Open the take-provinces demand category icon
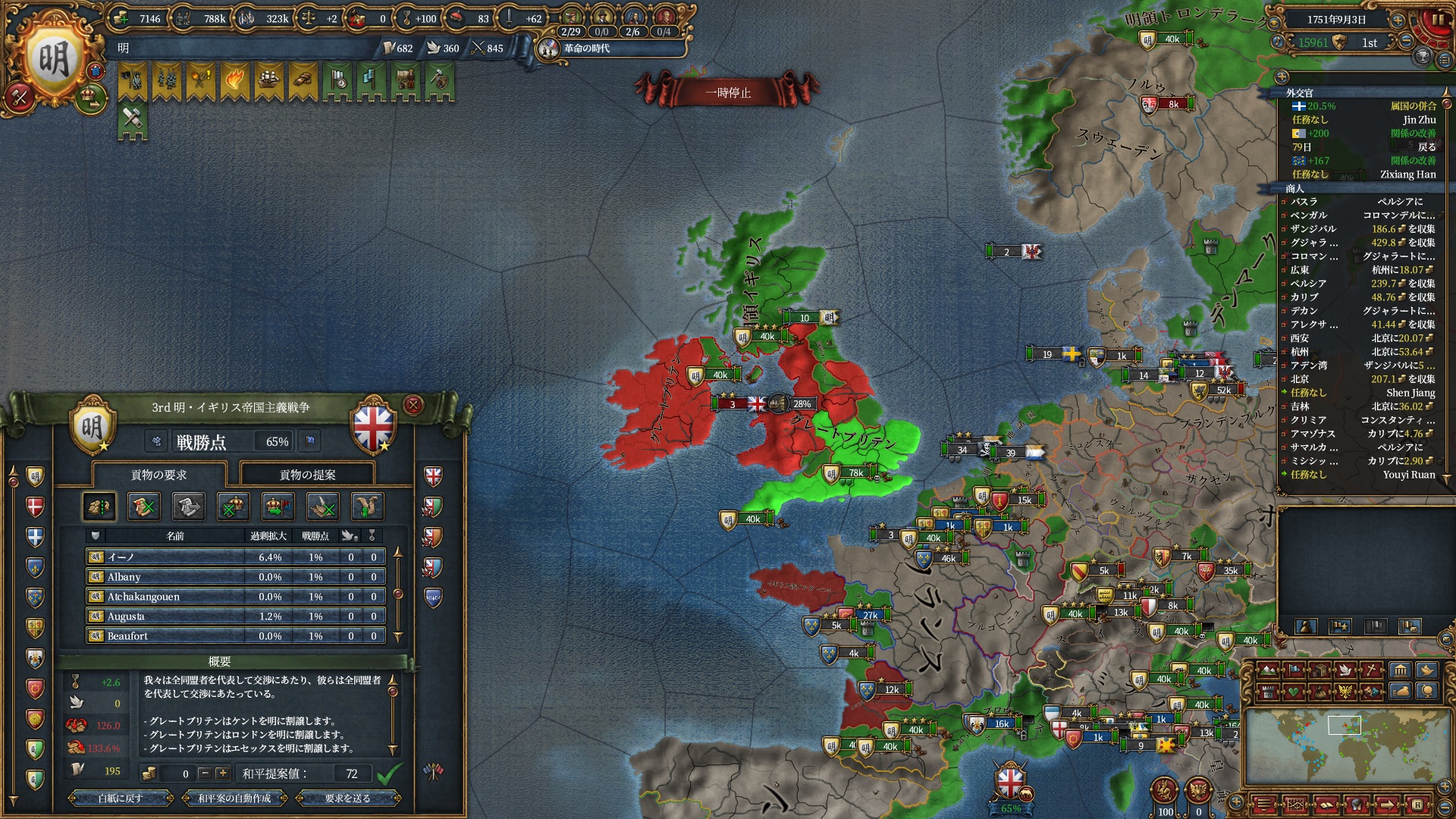1456x819 pixels. click(x=99, y=507)
